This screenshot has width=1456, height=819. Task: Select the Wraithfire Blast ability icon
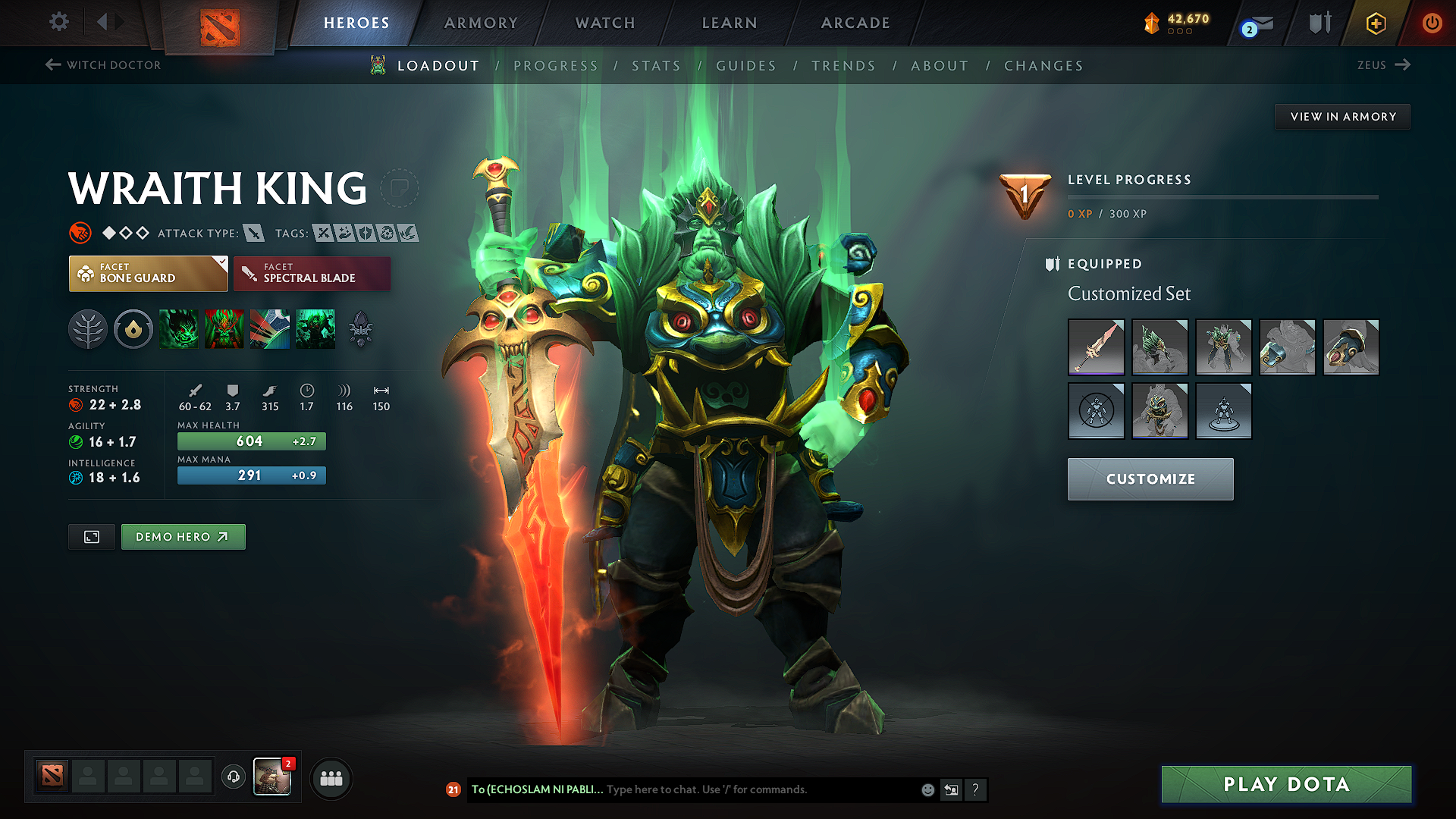click(x=178, y=329)
